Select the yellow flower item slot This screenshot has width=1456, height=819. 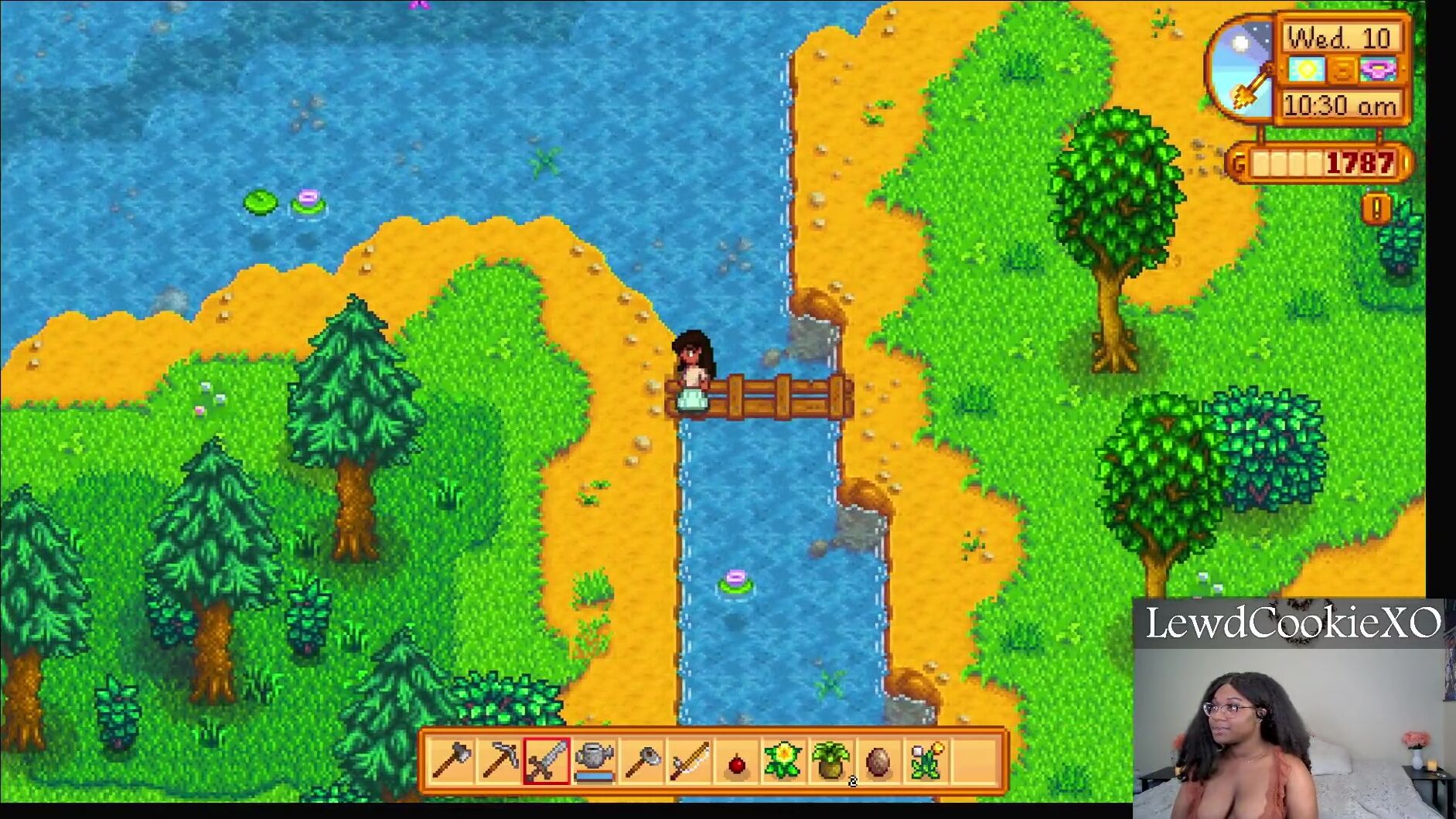[783, 760]
